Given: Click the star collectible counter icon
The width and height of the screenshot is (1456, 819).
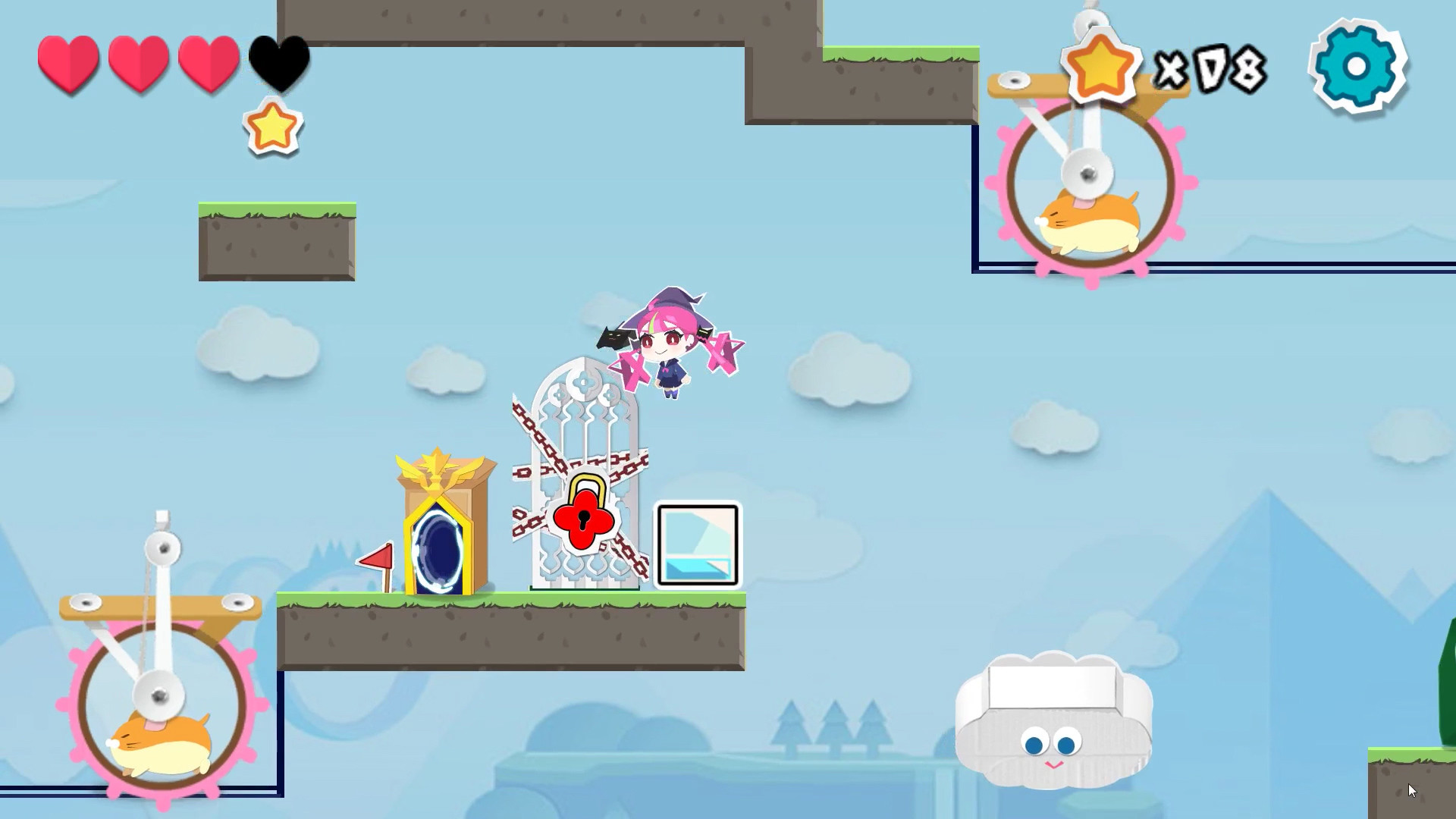Looking at the screenshot, I should (x=1099, y=68).
